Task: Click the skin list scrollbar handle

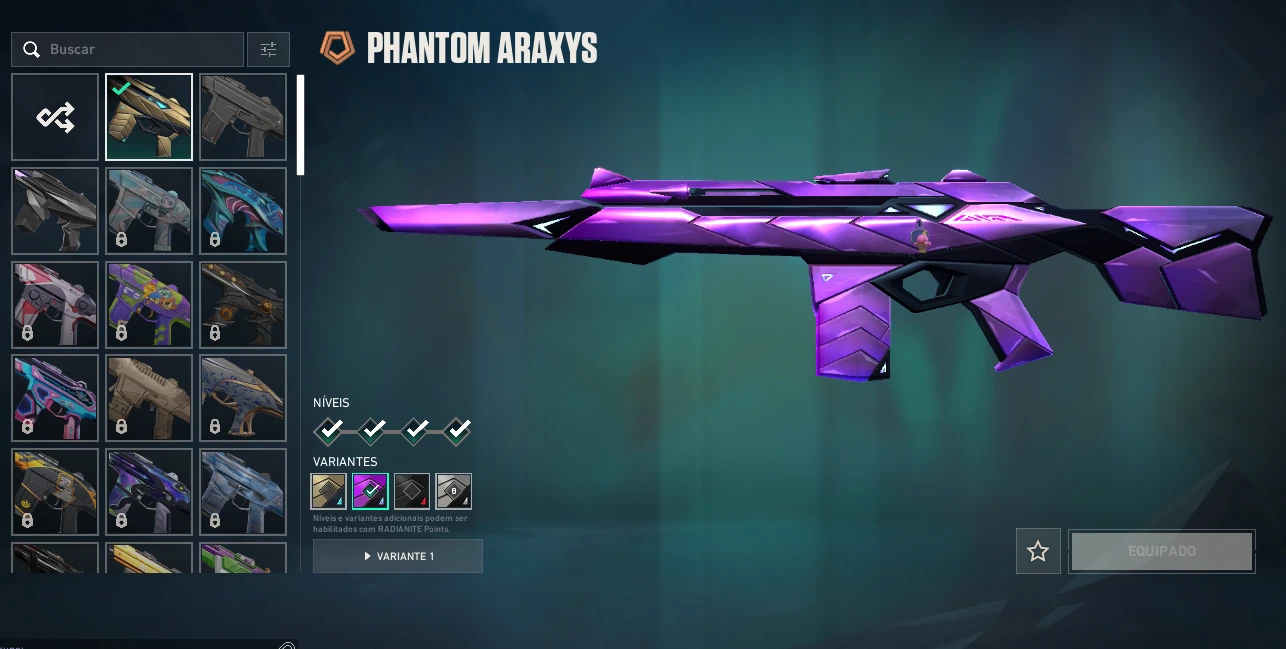Action: click(299, 124)
